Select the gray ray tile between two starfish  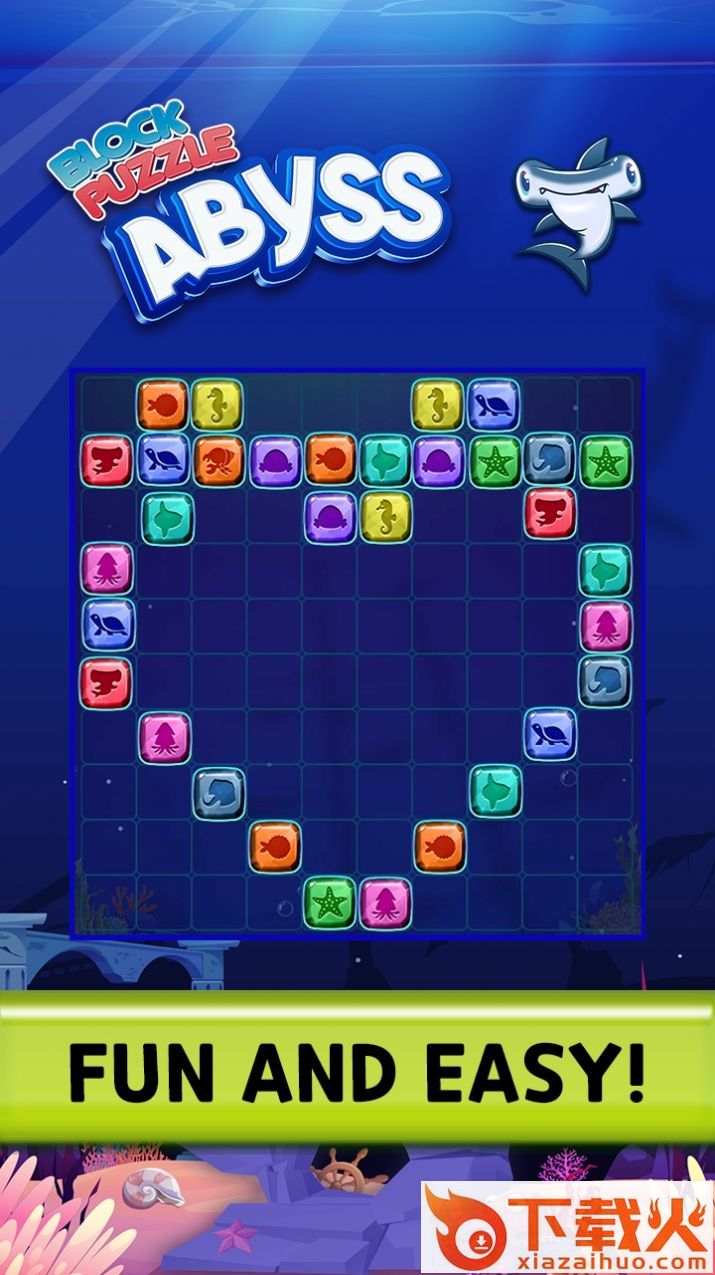point(550,460)
